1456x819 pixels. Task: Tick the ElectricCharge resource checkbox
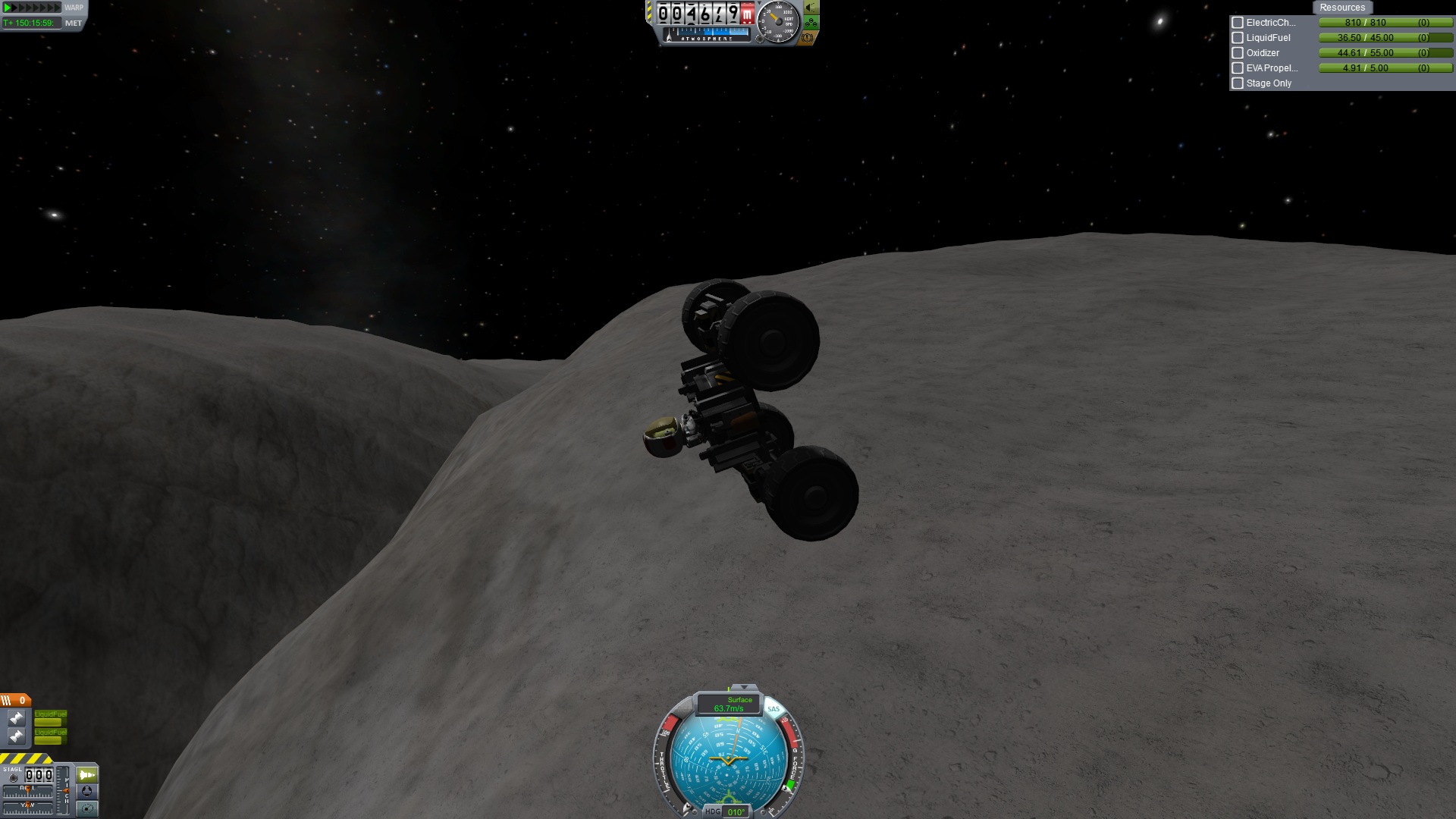point(1238,23)
